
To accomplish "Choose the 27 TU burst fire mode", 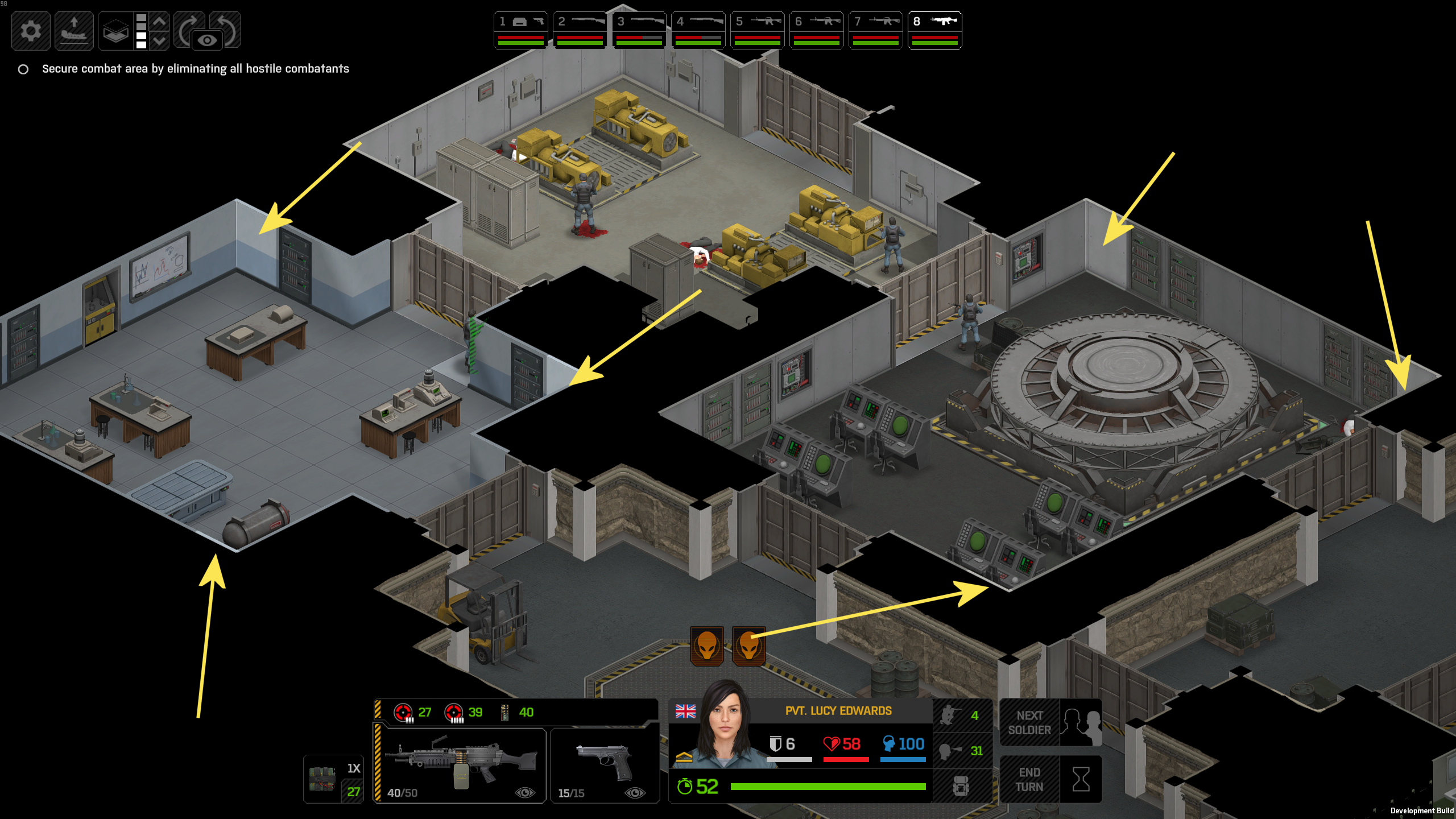I will [x=413, y=712].
